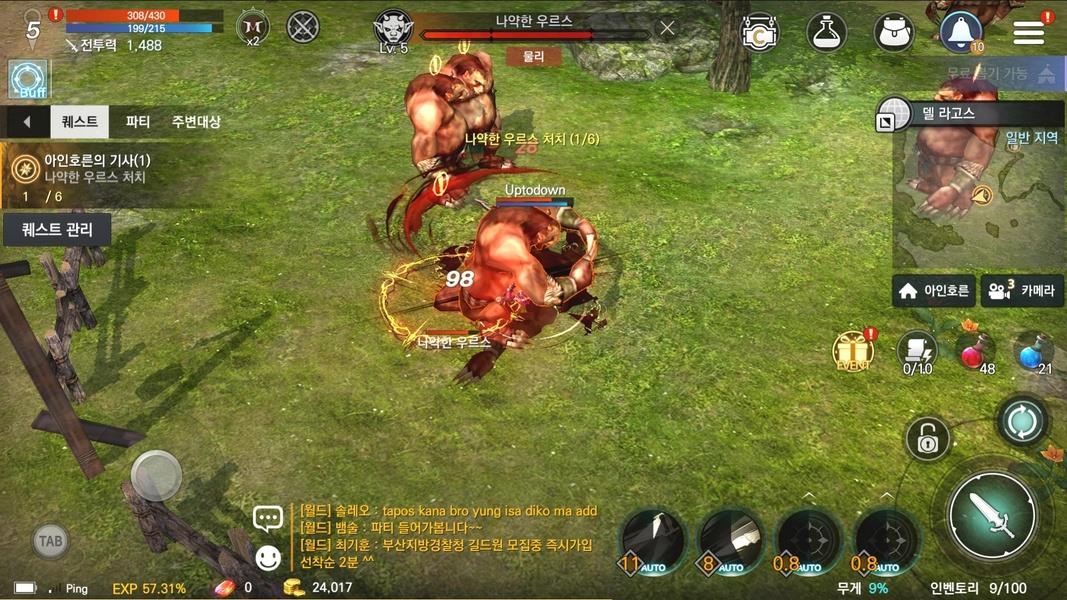Close the enemy target frame
This screenshot has height=600, width=1067.
pyautogui.click(x=667, y=28)
